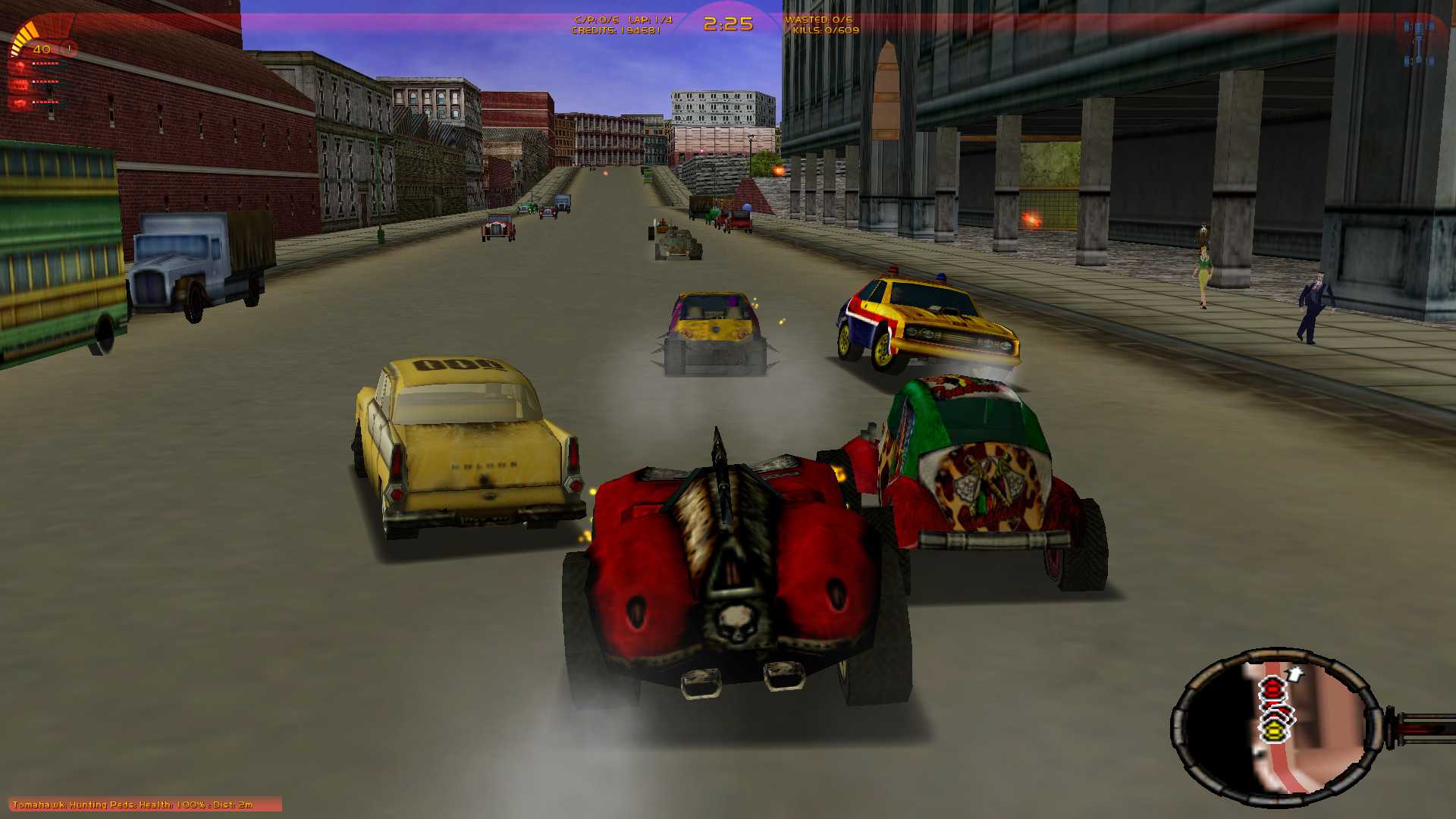The image size is (1456, 819).
Task: Click the speed value 40 on the dashboard
Action: tap(42, 49)
